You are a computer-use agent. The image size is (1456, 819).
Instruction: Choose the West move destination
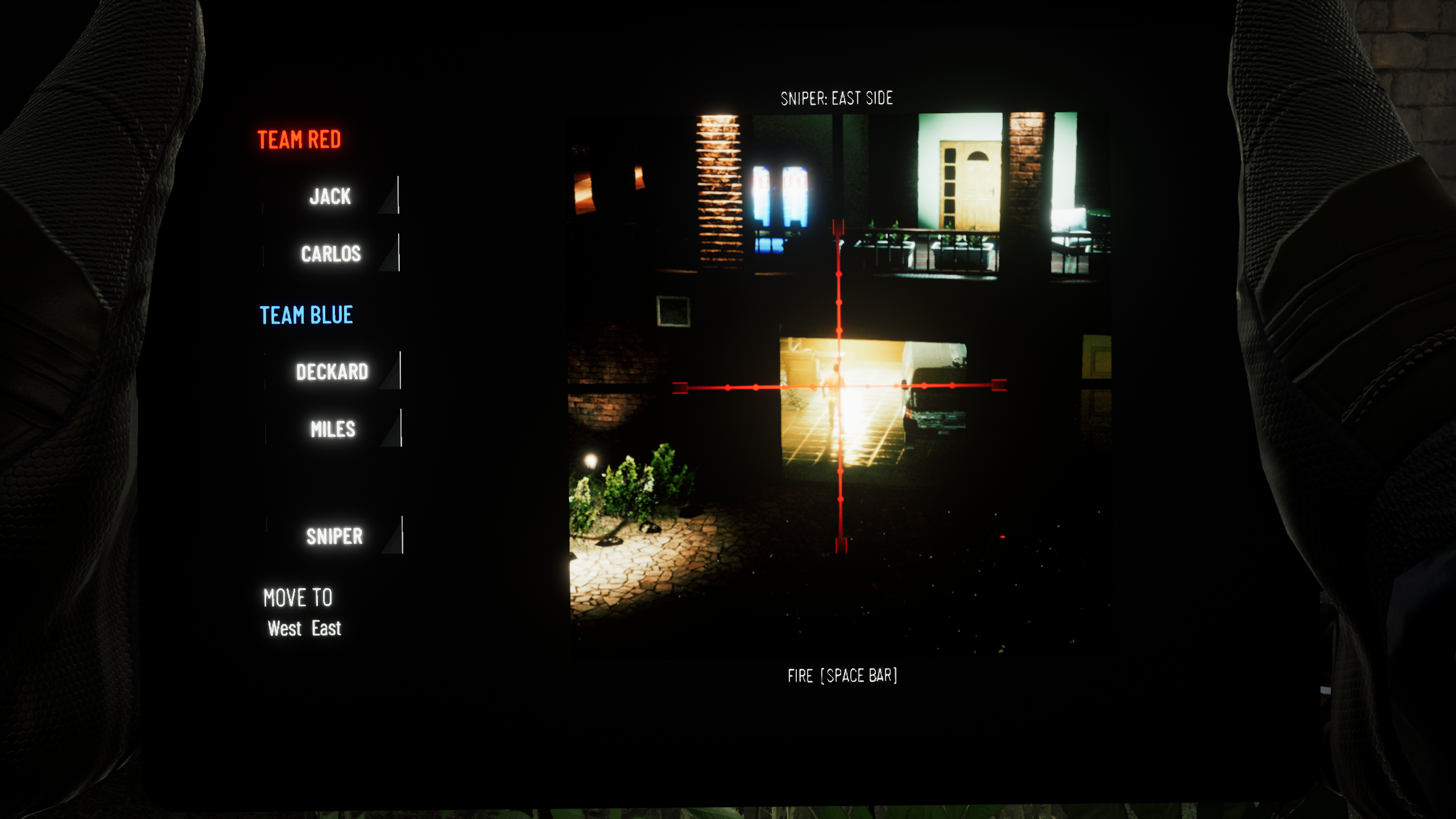tap(284, 628)
